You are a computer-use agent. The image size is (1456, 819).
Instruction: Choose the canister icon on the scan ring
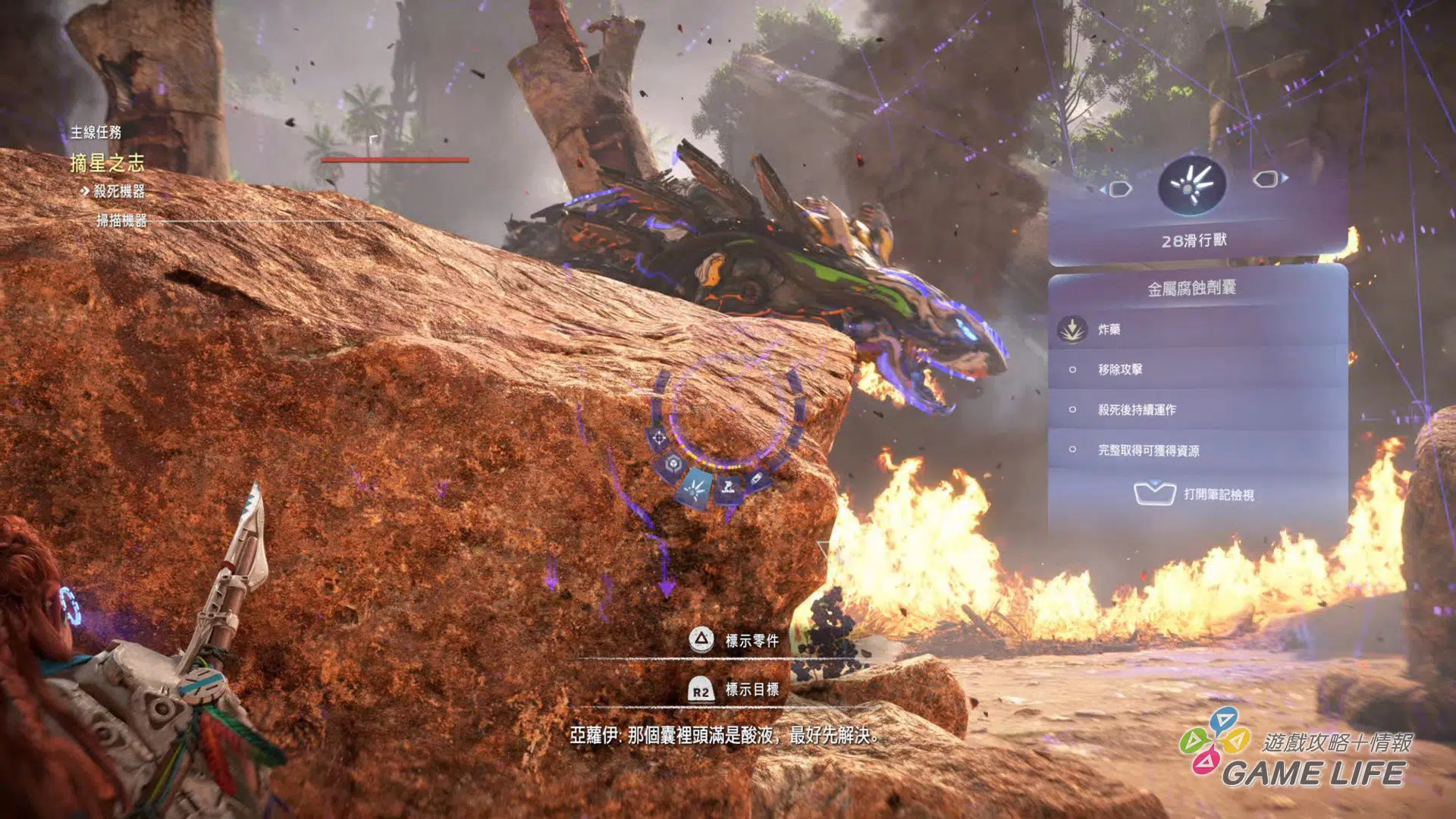pyautogui.click(x=757, y=480)
